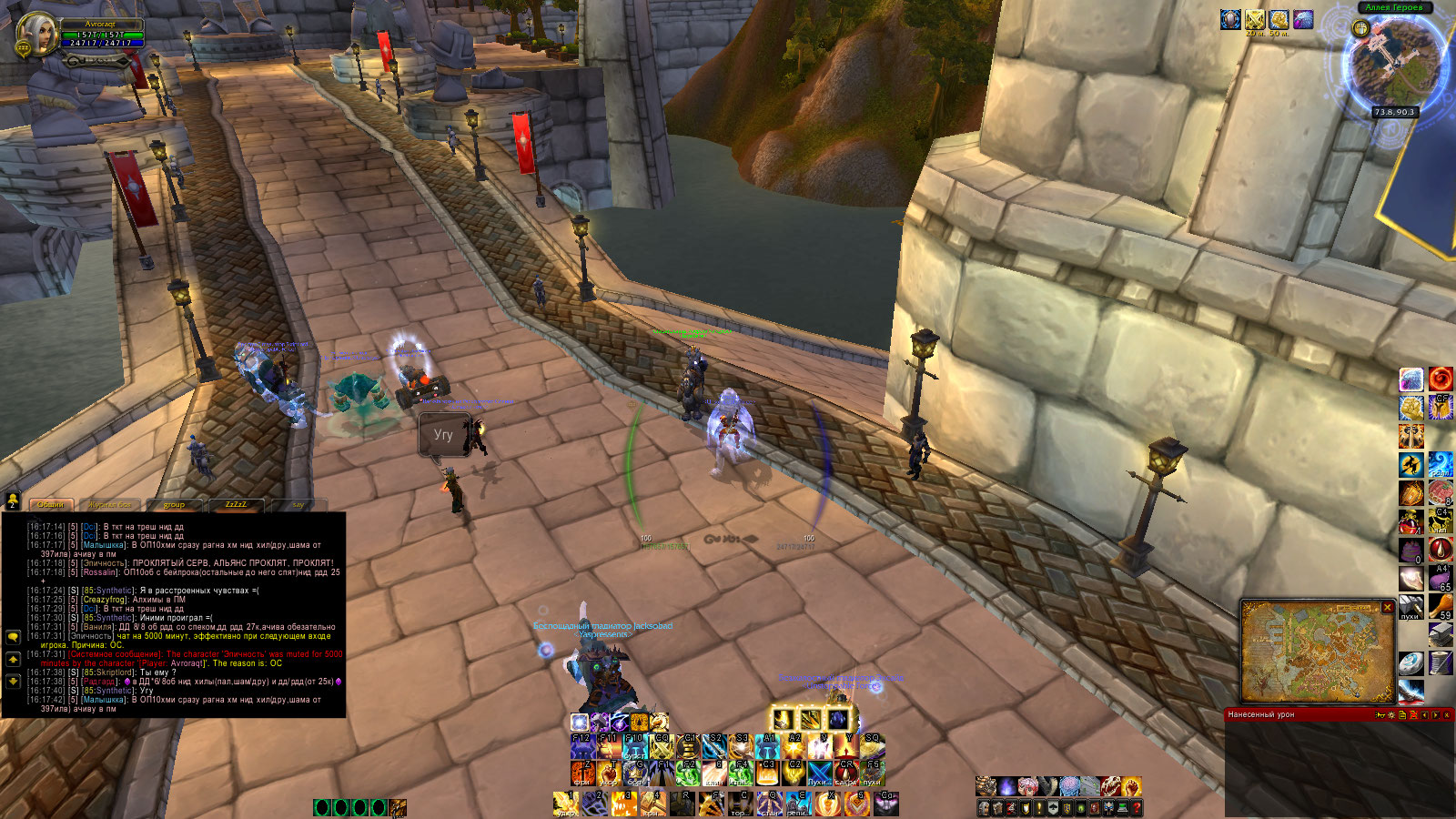Open the red question mark help button
The width and height of the screenshot is (1456, 819).
[x=1137, y=807]
